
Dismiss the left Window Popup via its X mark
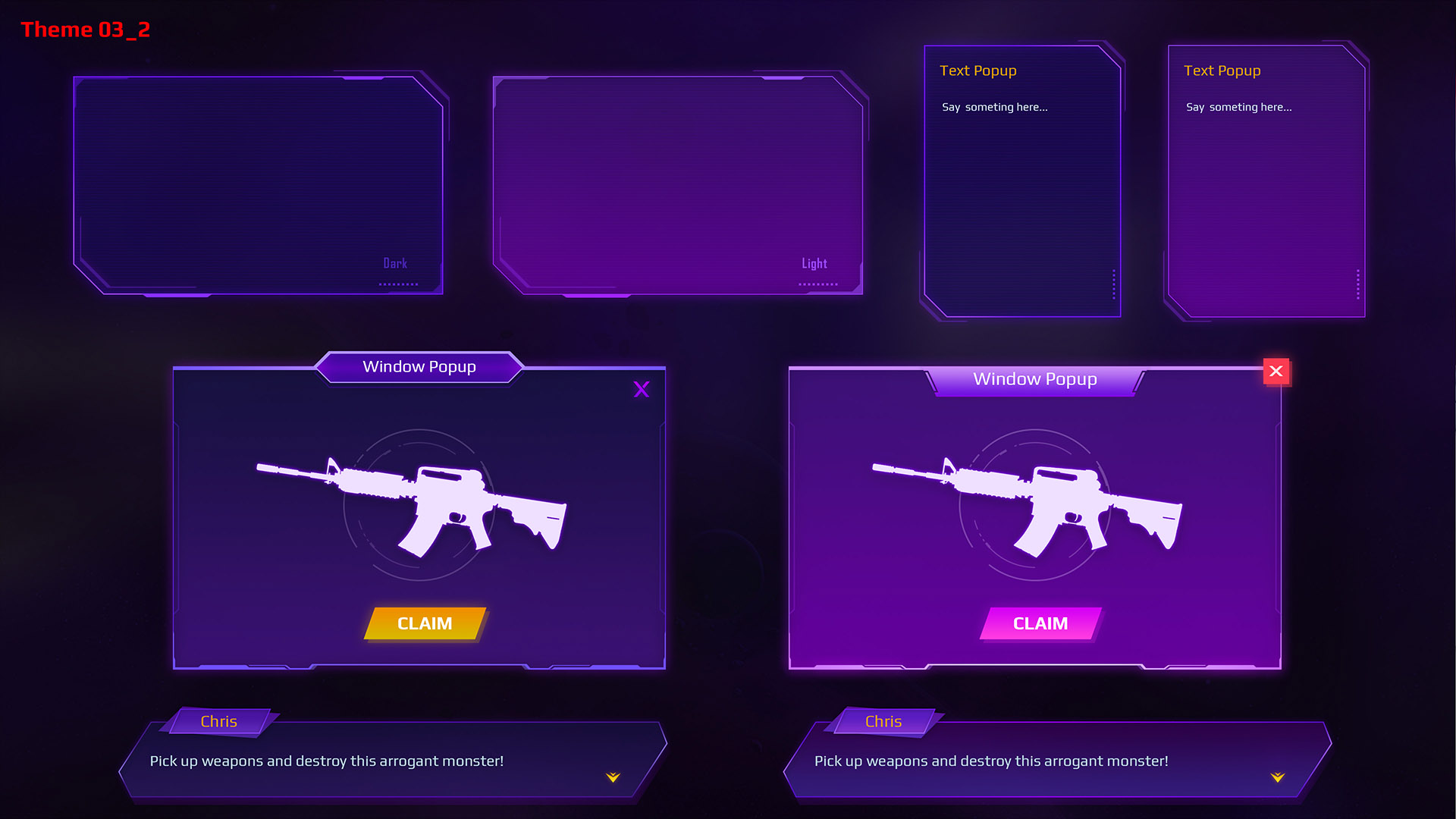click(x=642, y=390)
